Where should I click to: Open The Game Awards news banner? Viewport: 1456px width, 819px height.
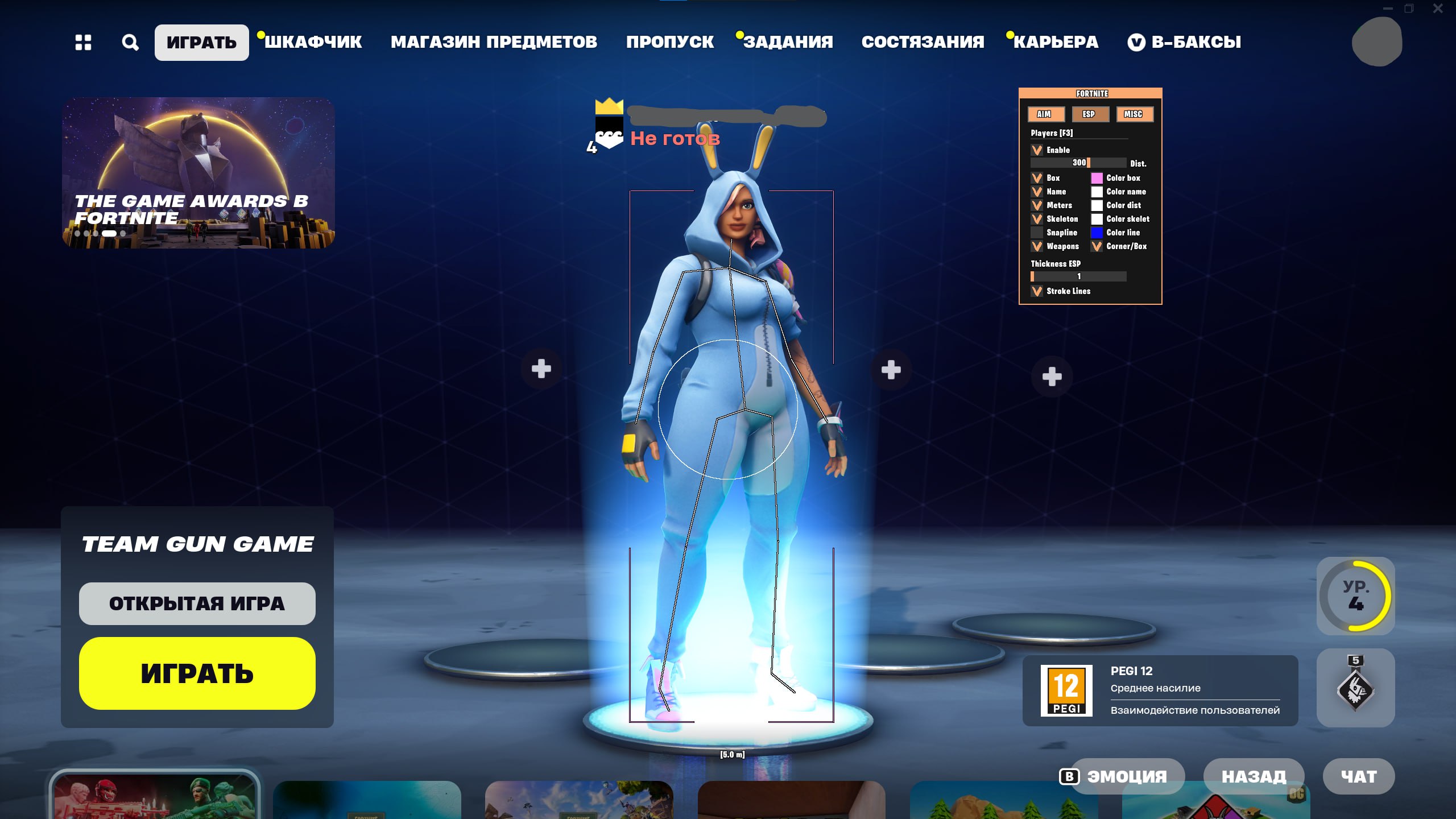tap(198, 173)
